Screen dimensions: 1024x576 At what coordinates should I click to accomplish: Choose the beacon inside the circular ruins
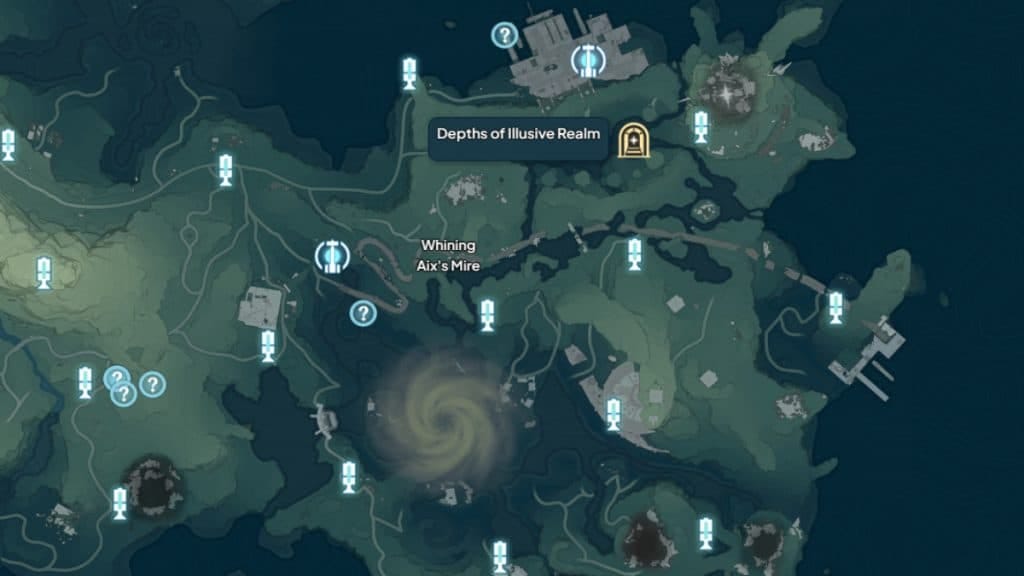pyautogui.click(x=613, y=413)
